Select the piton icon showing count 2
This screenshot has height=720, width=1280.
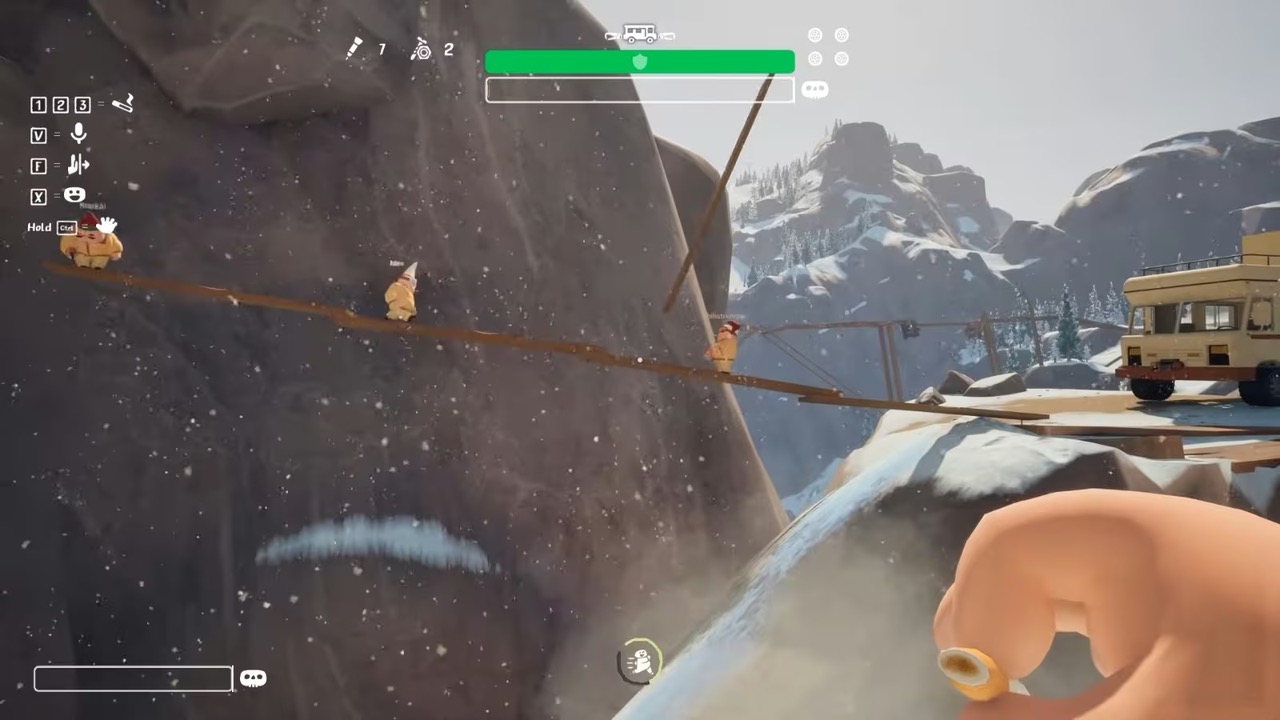423,50
